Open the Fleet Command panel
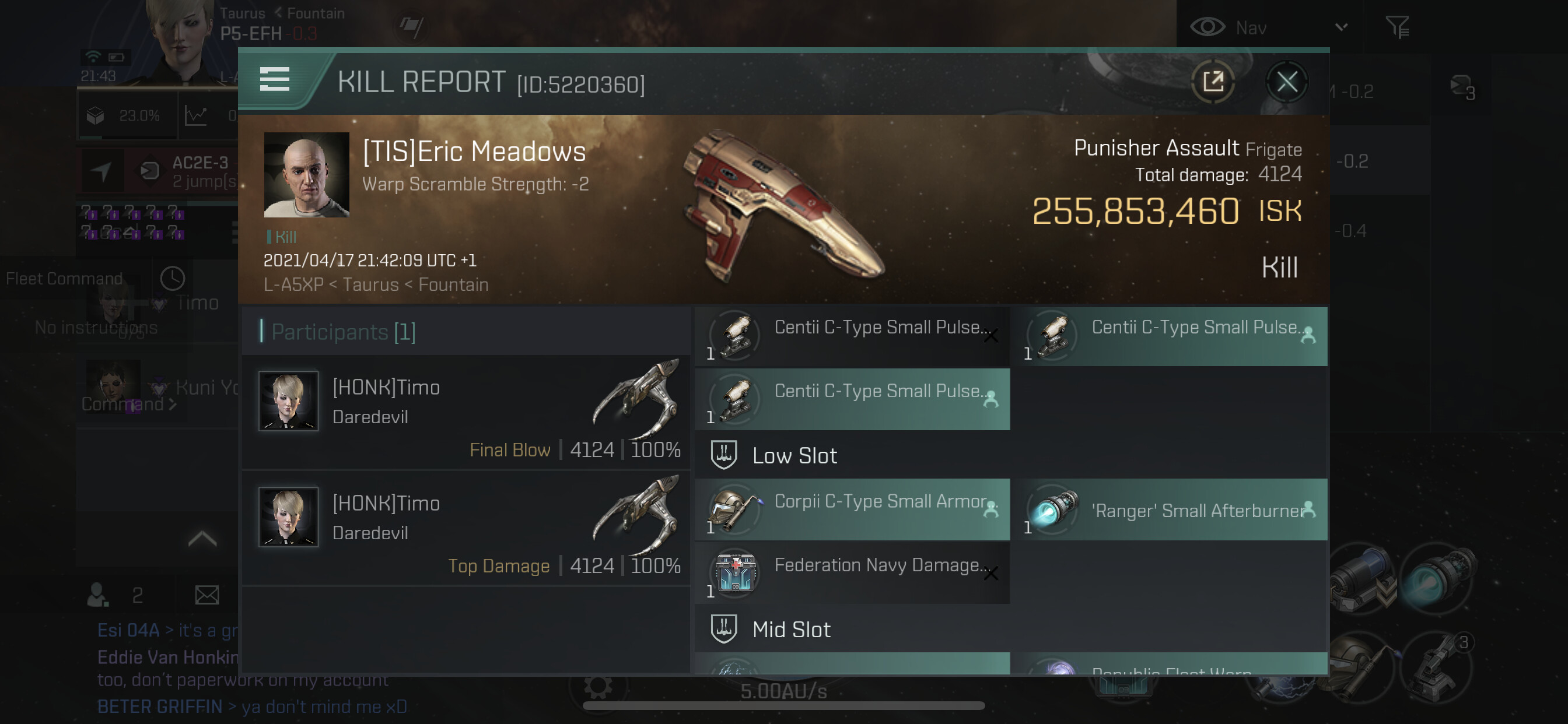1568x724 pixels. 64,279
